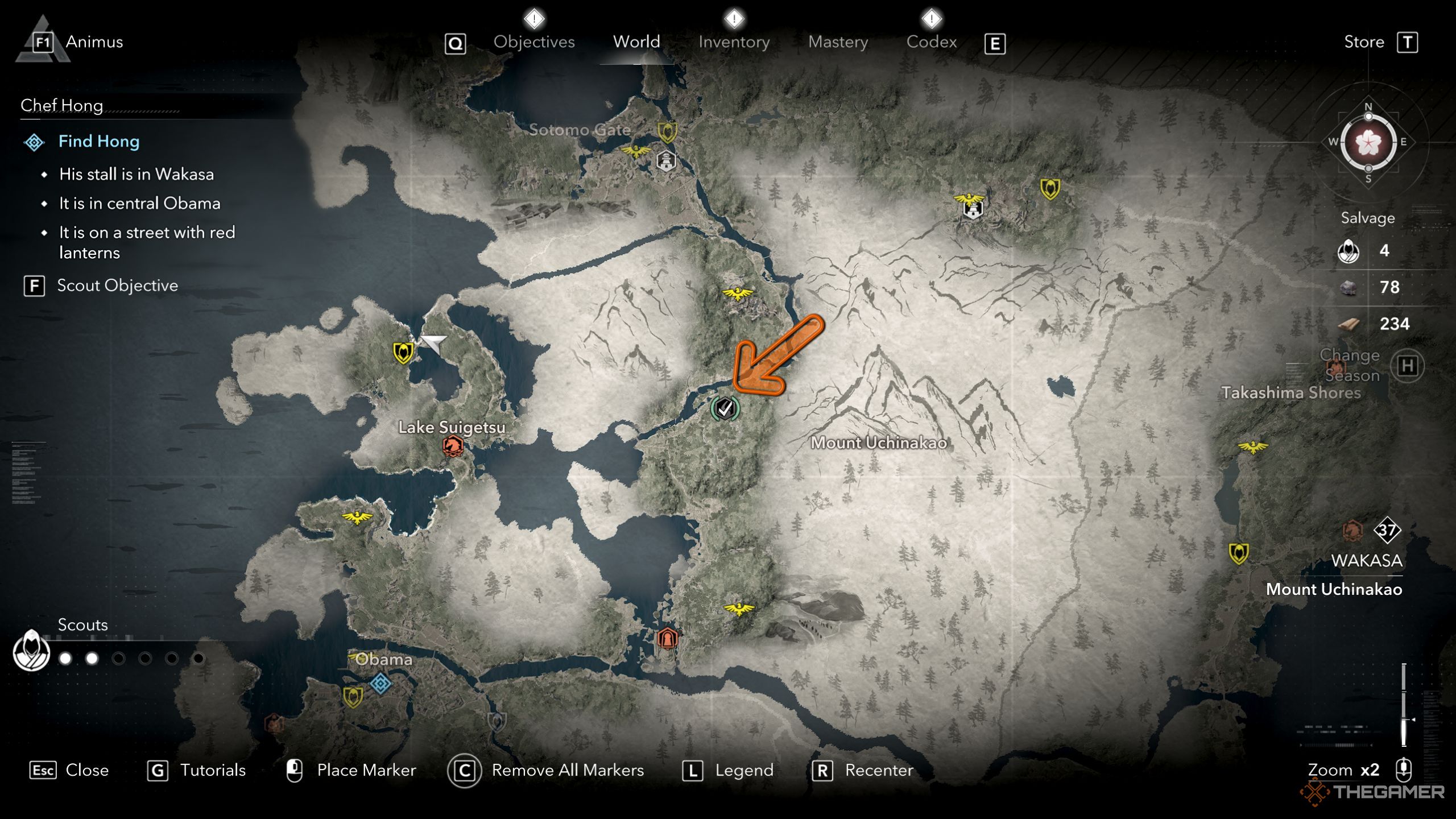Go to the Mastery tab
Screen dimensions: 1456x819
838,42
